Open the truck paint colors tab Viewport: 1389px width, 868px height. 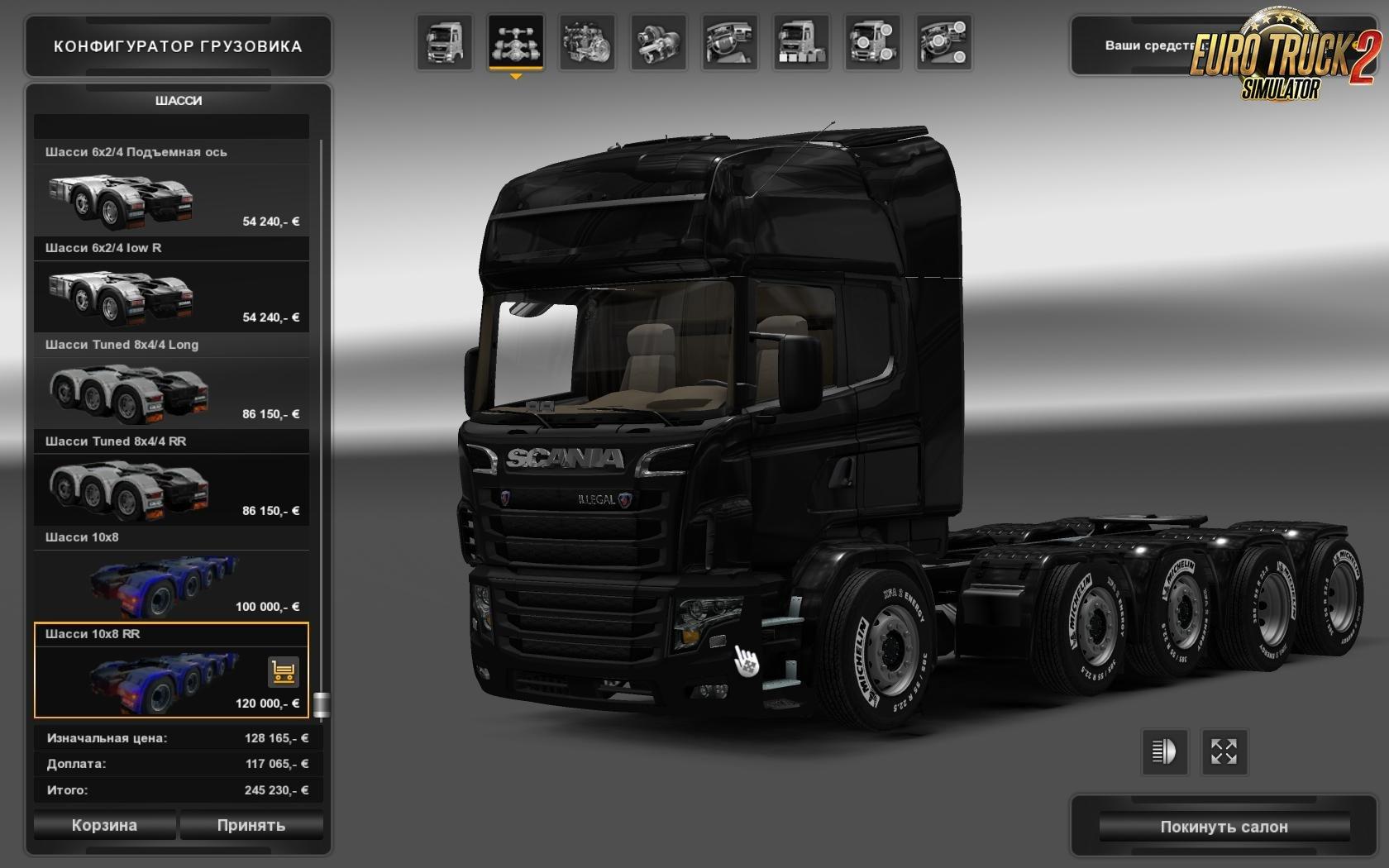coord(801,42)
